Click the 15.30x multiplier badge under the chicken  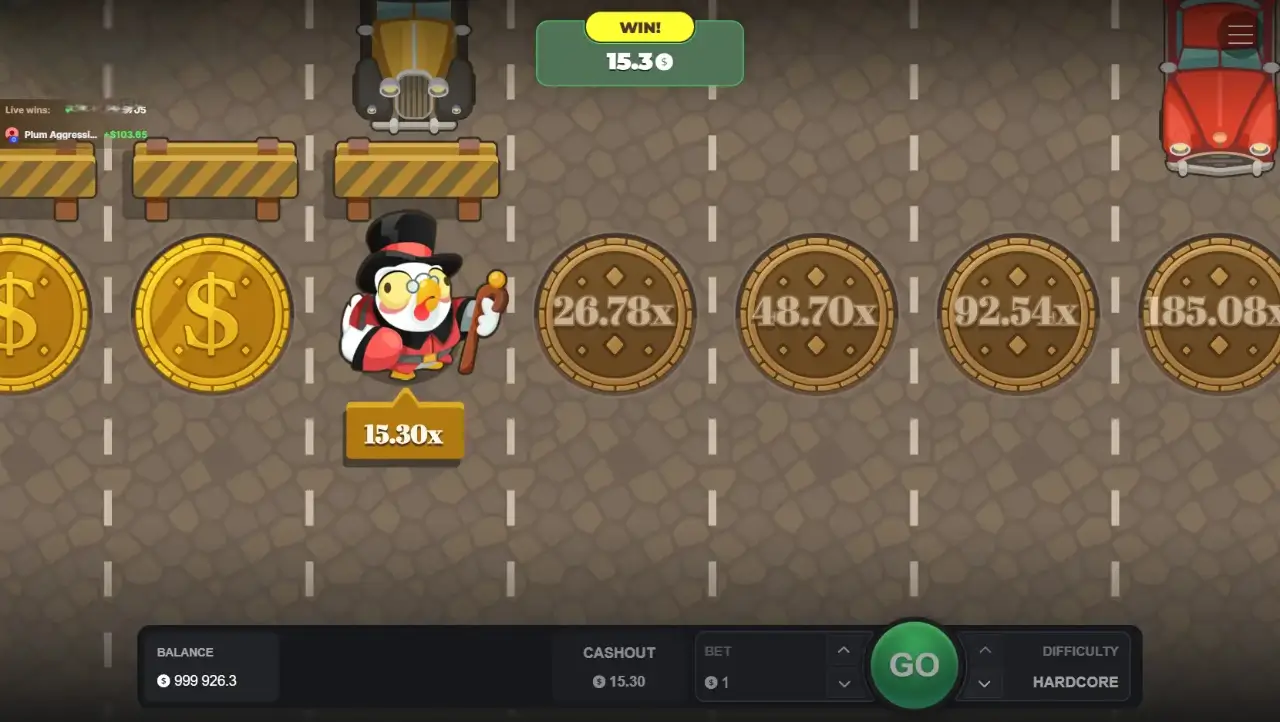(x=404, y=431)
